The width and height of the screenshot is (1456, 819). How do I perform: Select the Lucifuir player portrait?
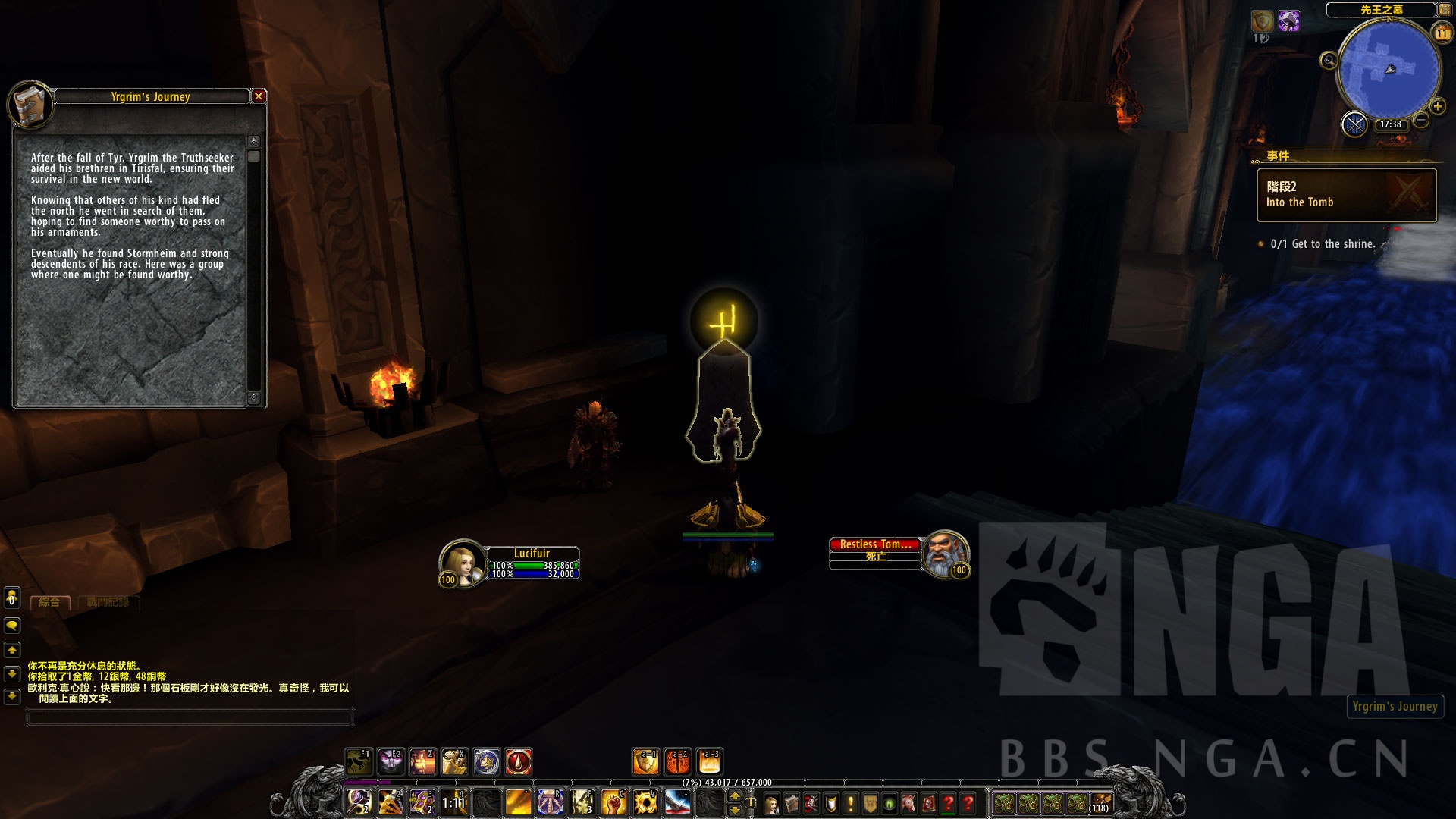(x=462, y=562)
